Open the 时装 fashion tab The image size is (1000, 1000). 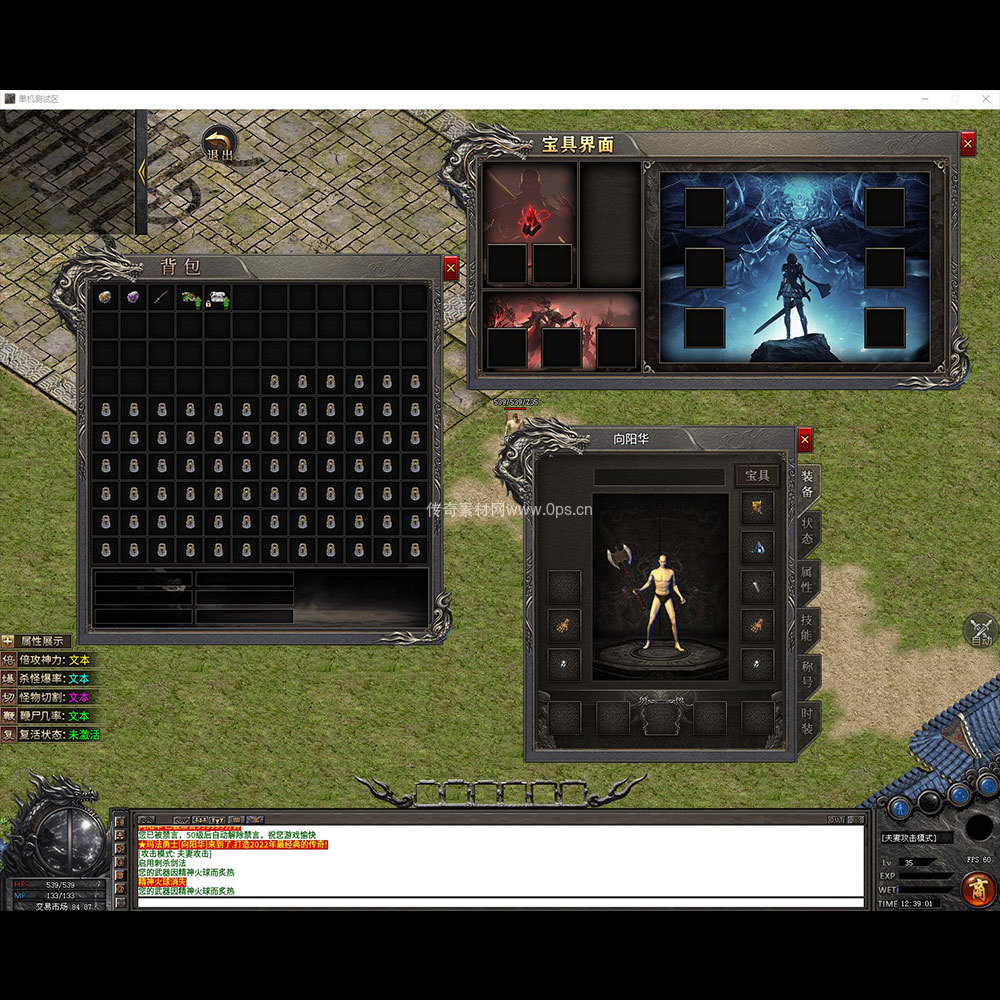tap(808, 722)
